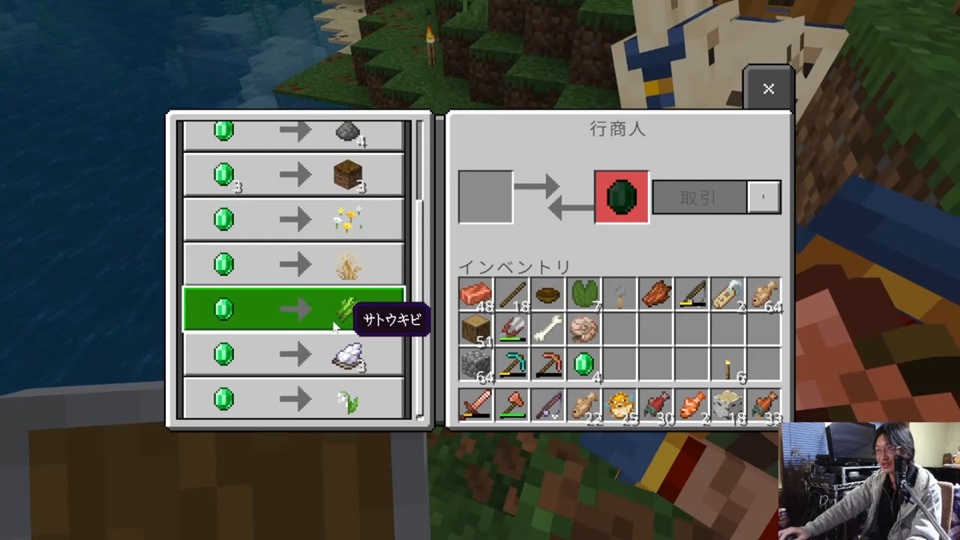Screen dimensions: 960x540
Task: Select the emerald stack in inventory
Action: coord(585,364)
